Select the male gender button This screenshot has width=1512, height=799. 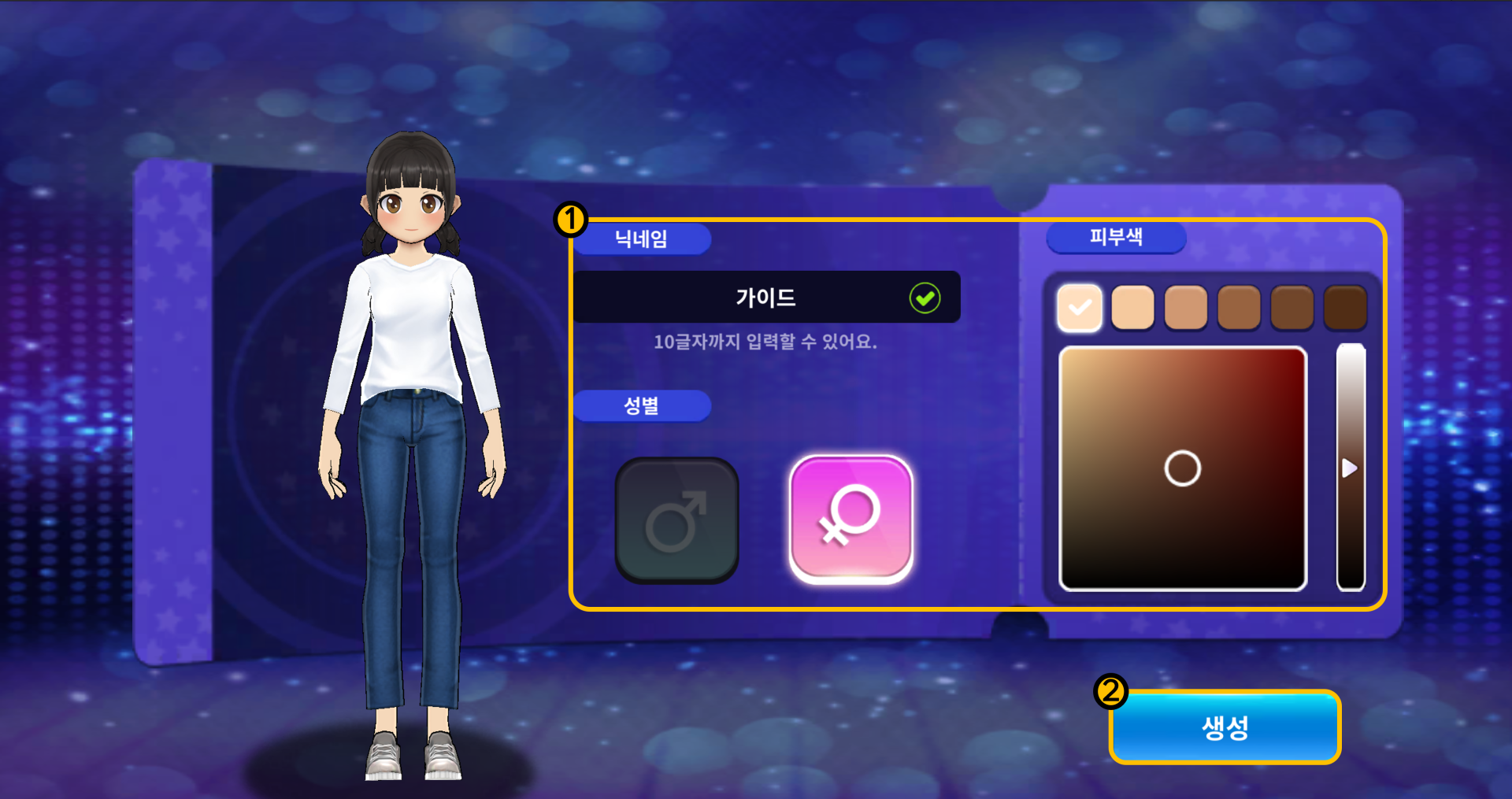676,520
